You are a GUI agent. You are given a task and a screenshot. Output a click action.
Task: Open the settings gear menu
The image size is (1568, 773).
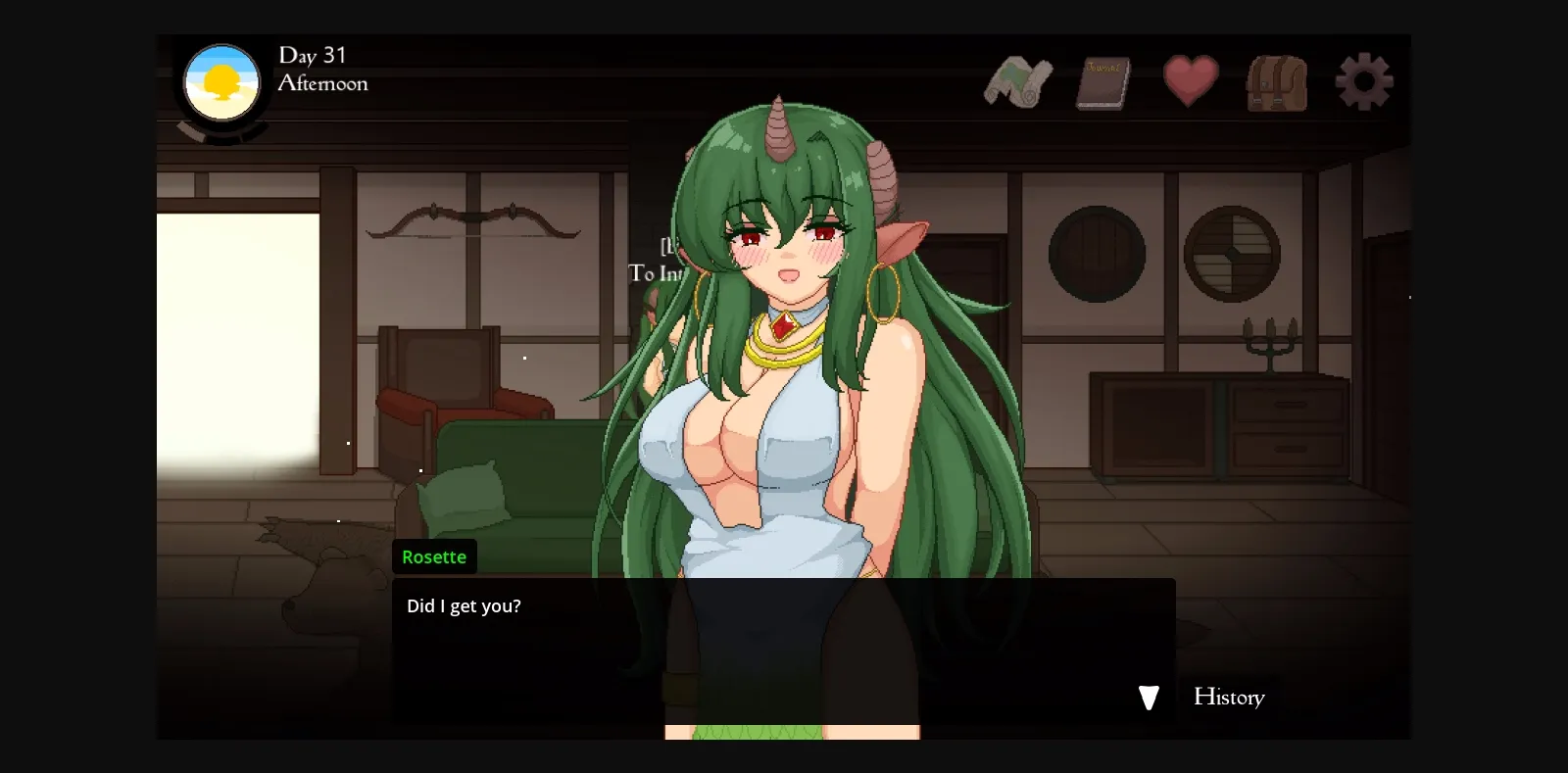click(x=1364, y=81)
